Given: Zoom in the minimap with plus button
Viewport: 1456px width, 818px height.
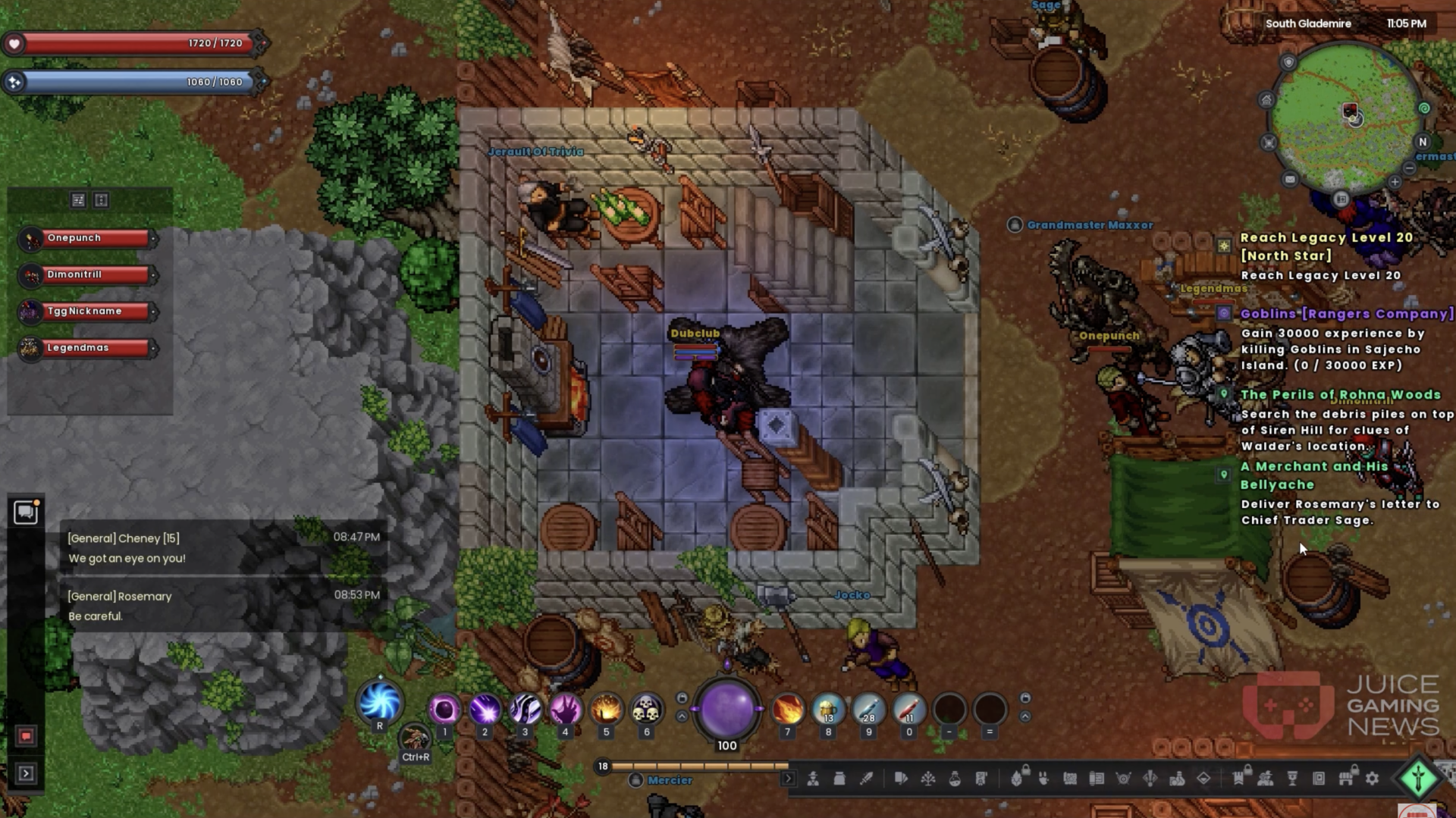Looking at the screenshot, I should (1394, 182).
